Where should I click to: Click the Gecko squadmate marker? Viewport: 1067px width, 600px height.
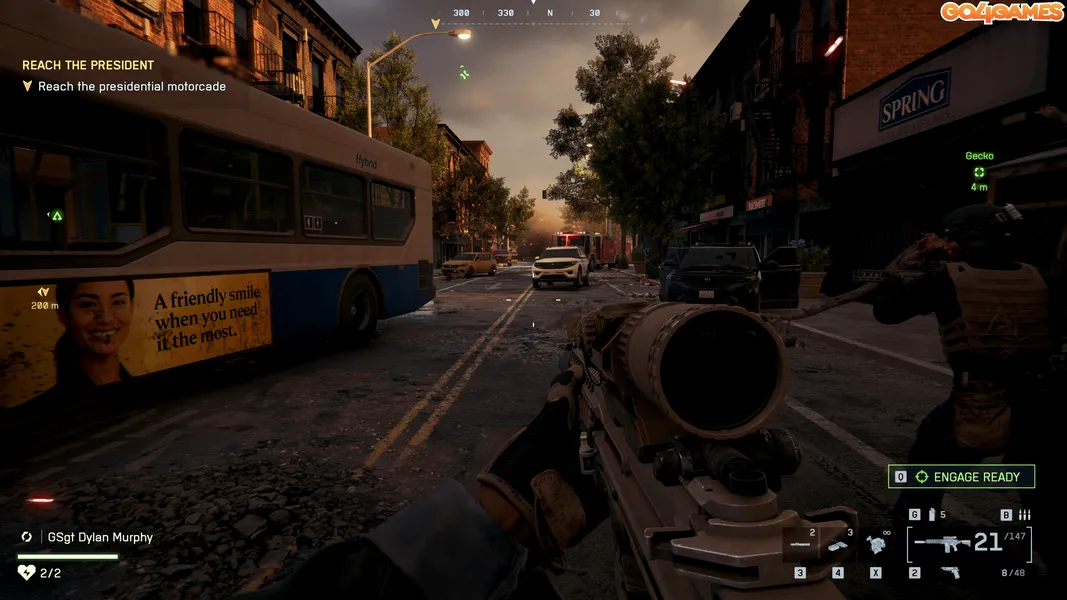point(979,172)
